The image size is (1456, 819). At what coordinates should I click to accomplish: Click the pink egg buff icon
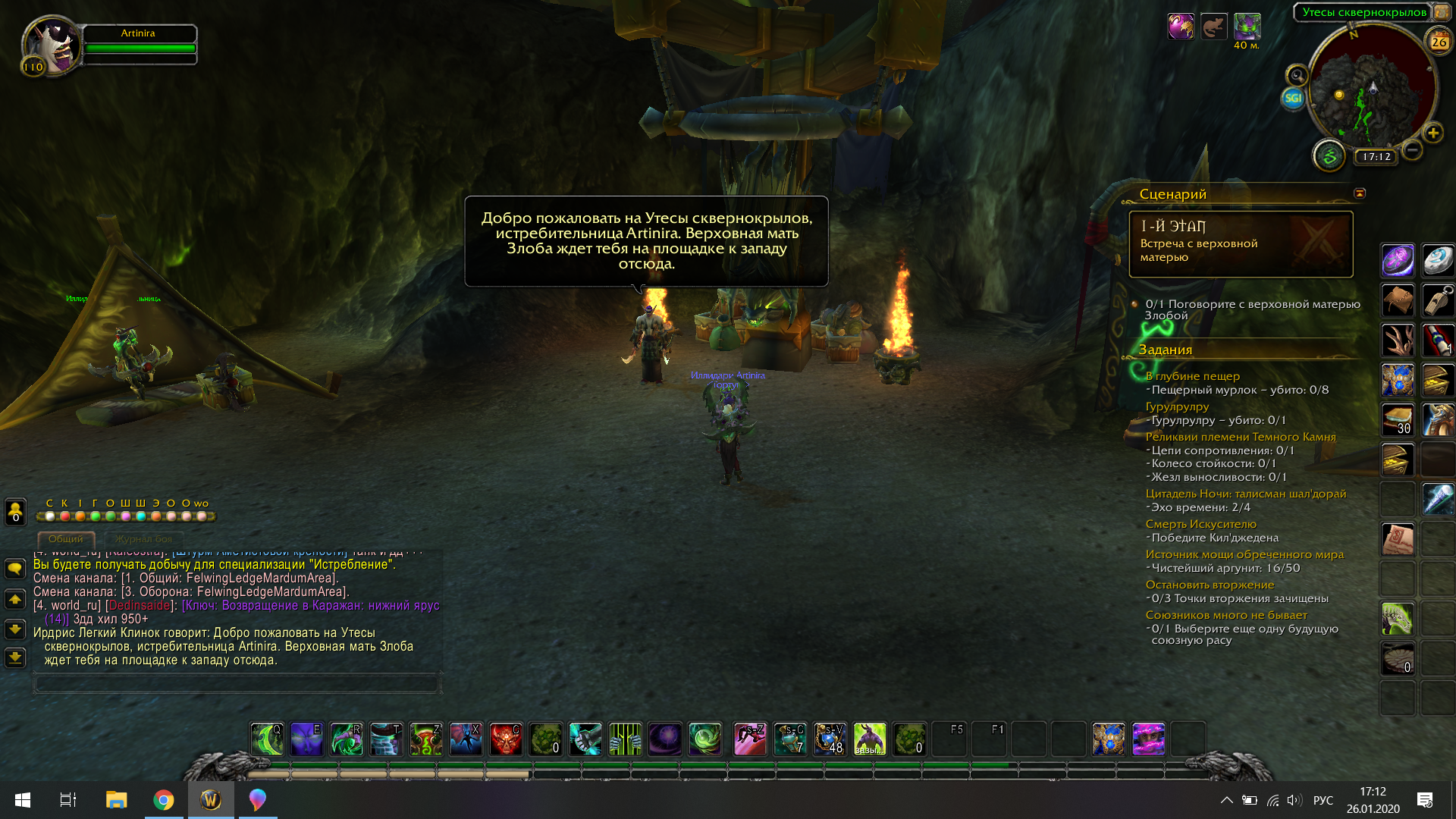[1181, 27]
